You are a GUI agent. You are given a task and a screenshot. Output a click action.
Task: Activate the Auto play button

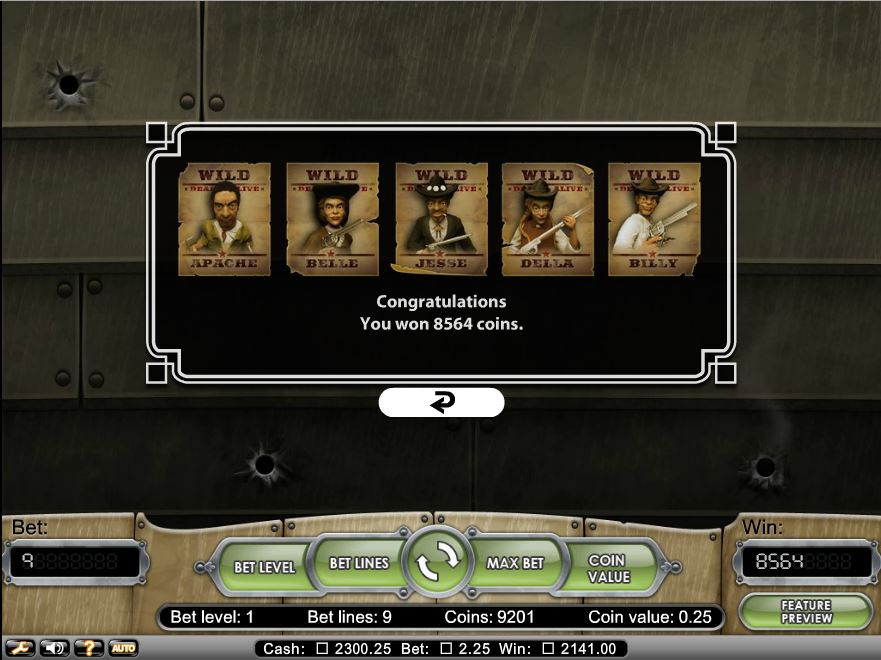click(x=123, y=648)
